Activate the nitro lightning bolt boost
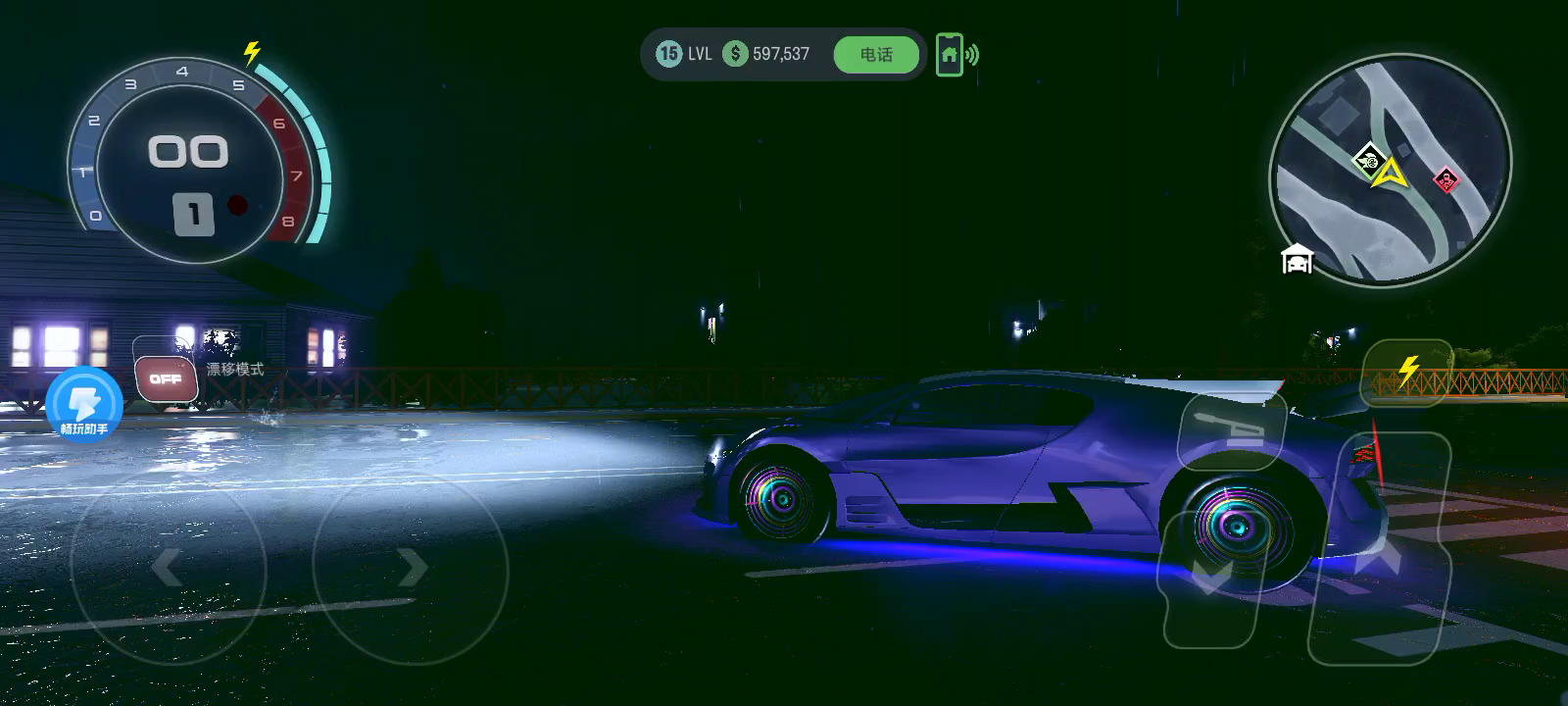 pos(1407,373)
